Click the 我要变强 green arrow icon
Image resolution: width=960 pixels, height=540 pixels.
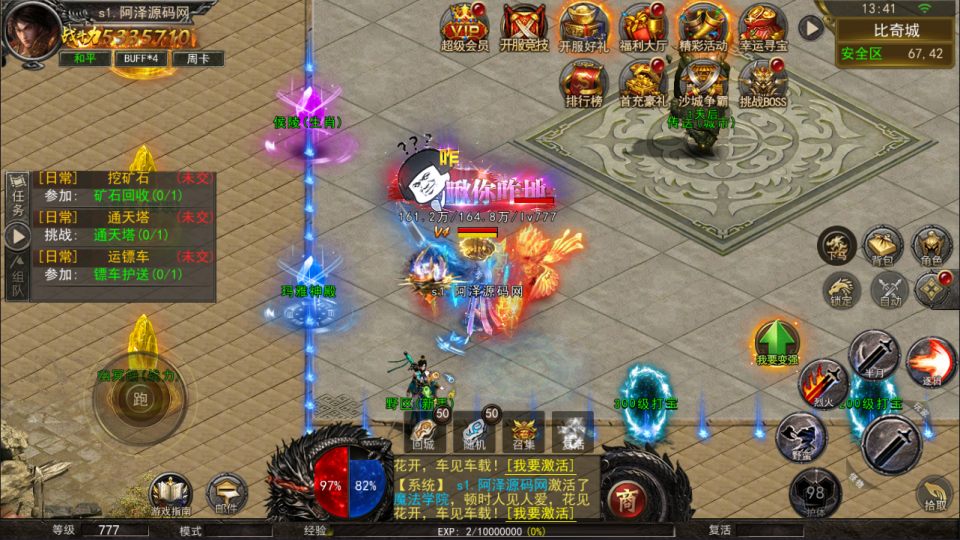[776, 340]
